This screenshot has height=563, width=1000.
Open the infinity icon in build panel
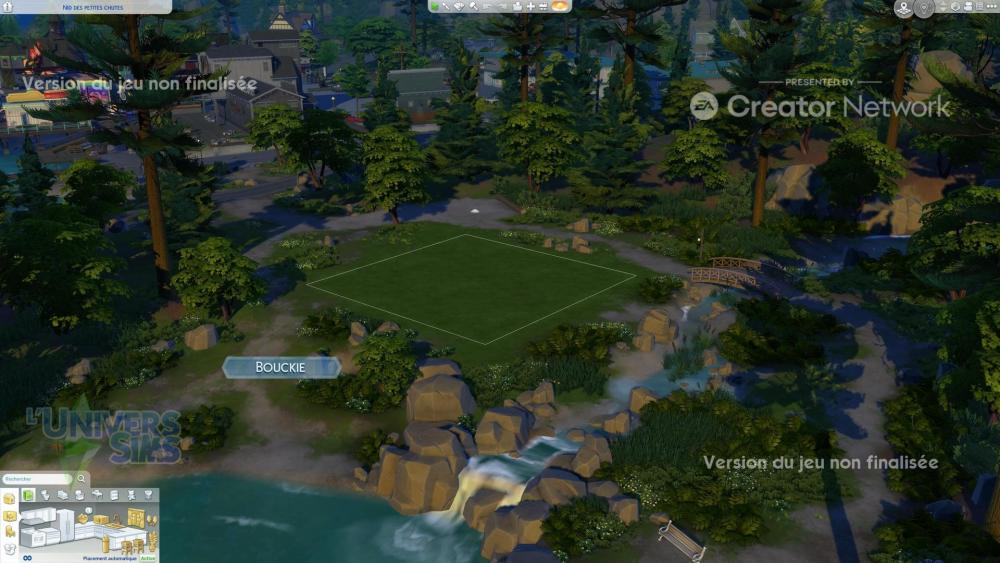[28, 558]
